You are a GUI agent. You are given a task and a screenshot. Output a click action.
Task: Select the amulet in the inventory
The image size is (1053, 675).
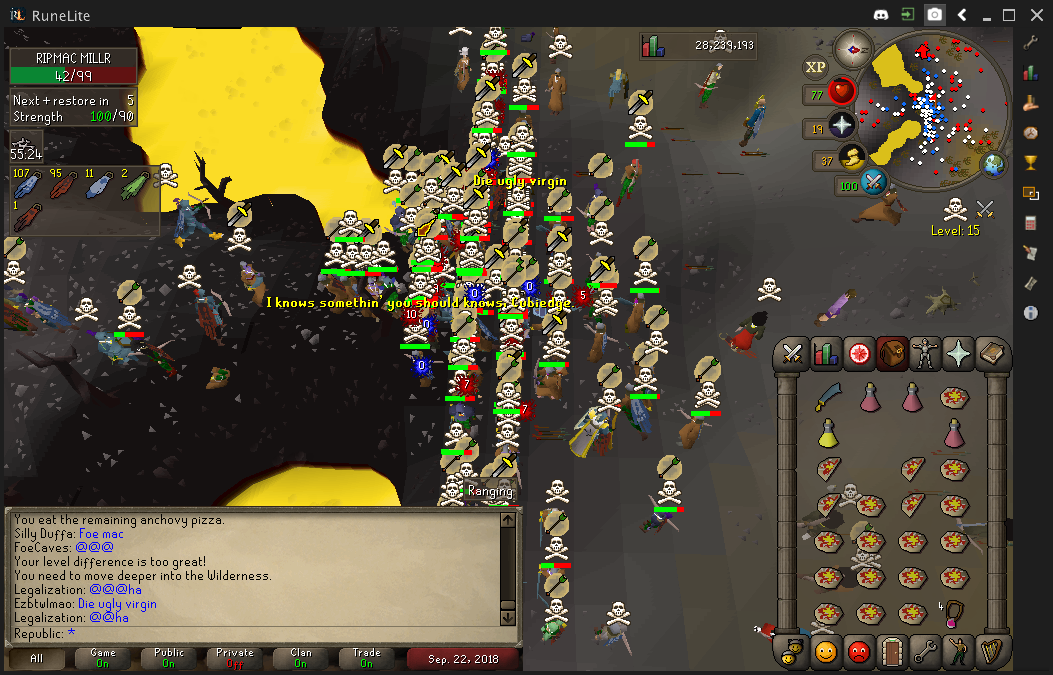[x=954, y=612]
